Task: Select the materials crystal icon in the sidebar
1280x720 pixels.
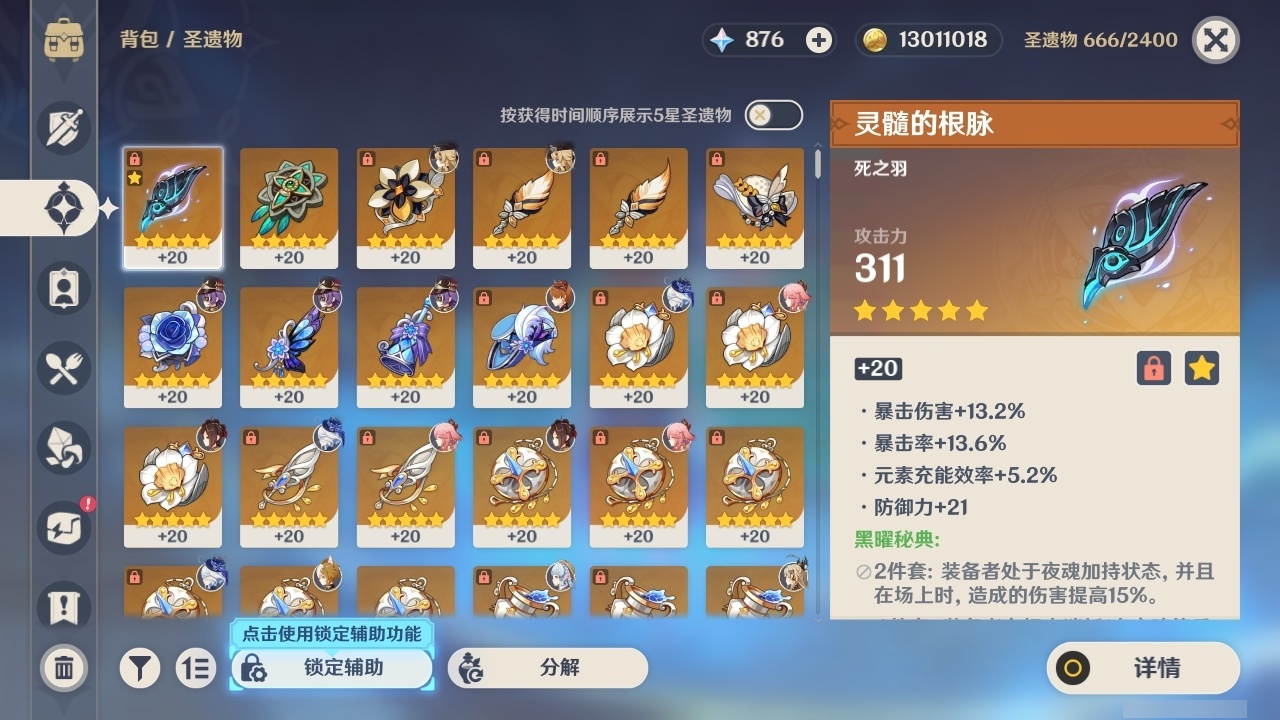Action: click(62, 448)
